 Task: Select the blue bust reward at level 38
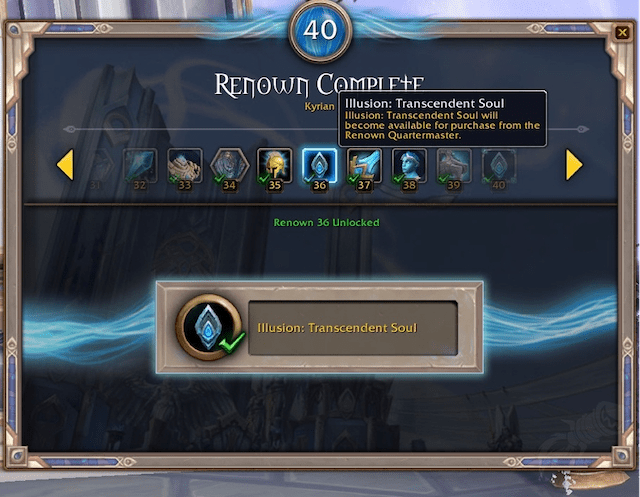coord(409,165)
